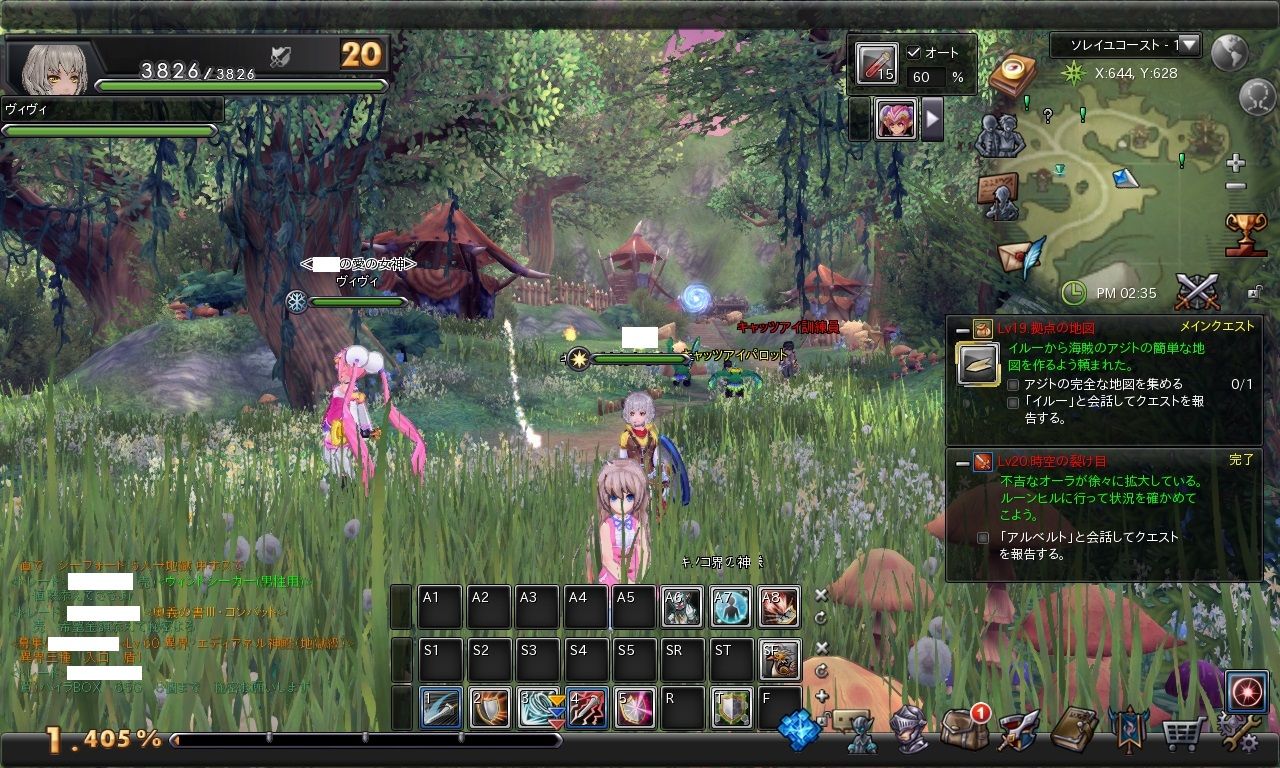The width and height of the screenshot is (1280, 768).
Task: Click the crossed swords battle icon
Action: [1196, 292]
